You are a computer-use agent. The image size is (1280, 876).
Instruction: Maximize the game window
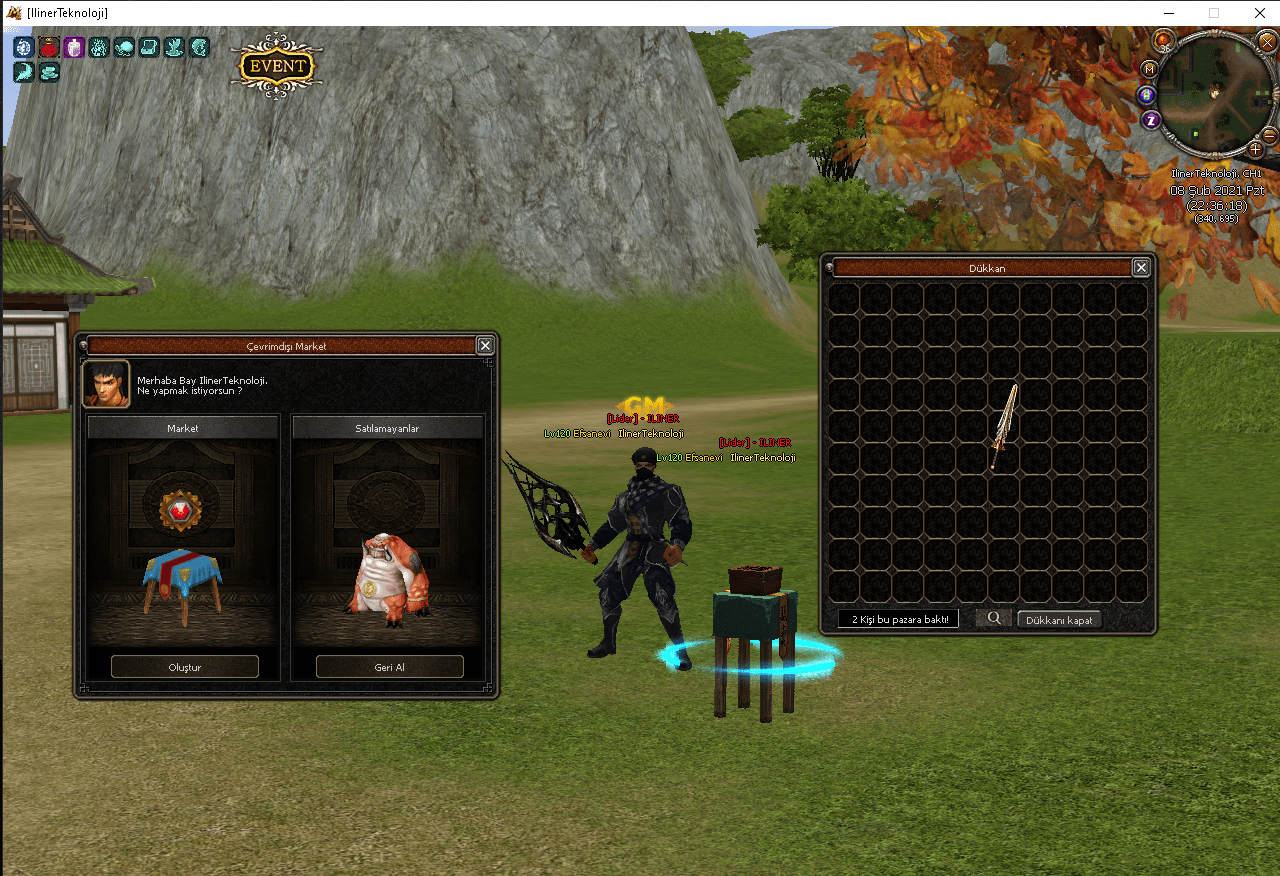pos(1214,13)
